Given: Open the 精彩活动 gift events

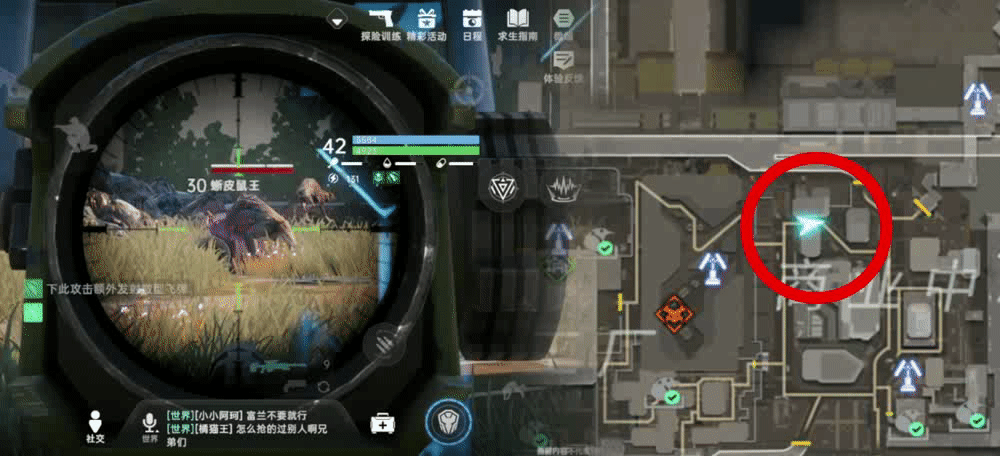Looking at the screenshot, I should (428, 22).
